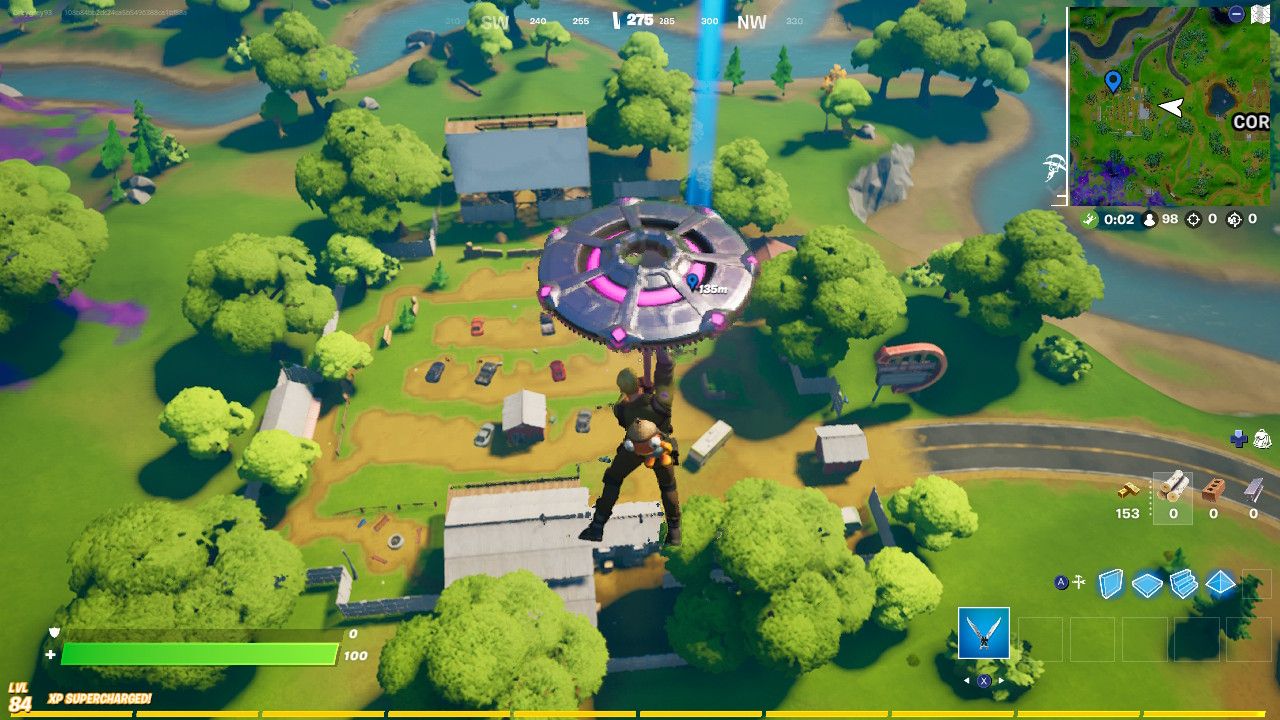
Task: Select the stairs build piece icon
Action: click(1184, 582)
